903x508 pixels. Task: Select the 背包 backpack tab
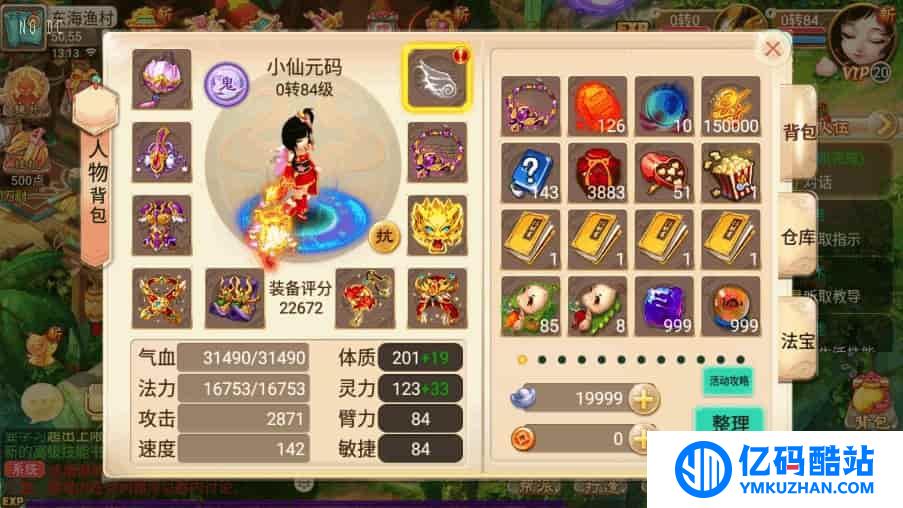coord(800,130)
